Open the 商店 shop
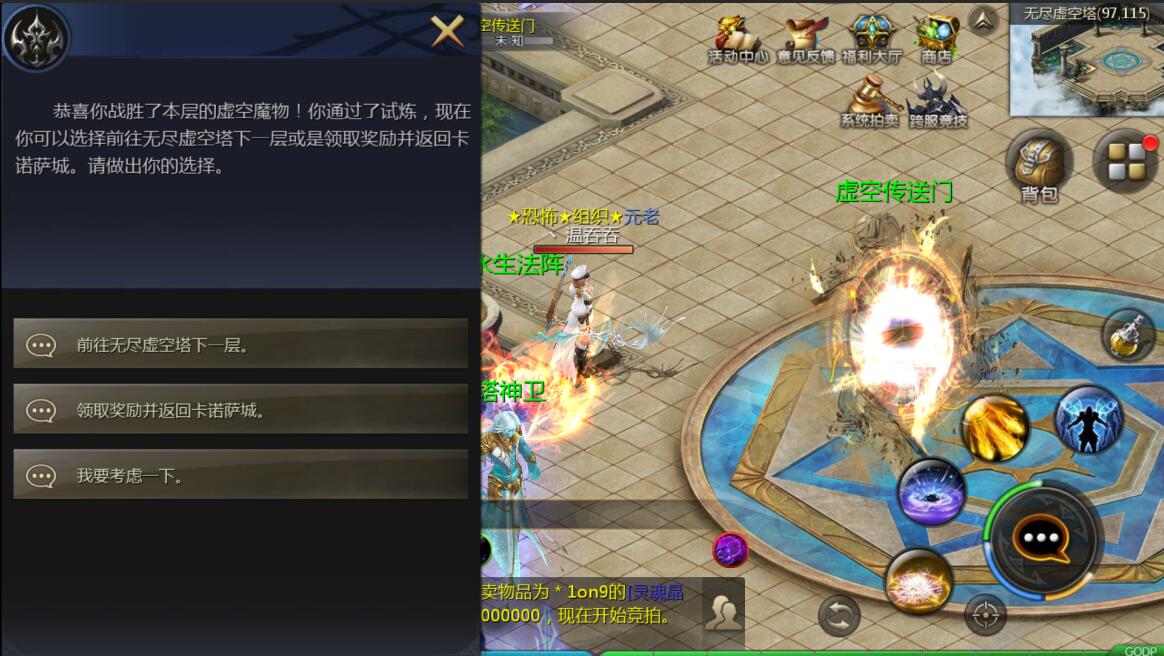Screen dimensions: 1164x656 pos(936,40)
